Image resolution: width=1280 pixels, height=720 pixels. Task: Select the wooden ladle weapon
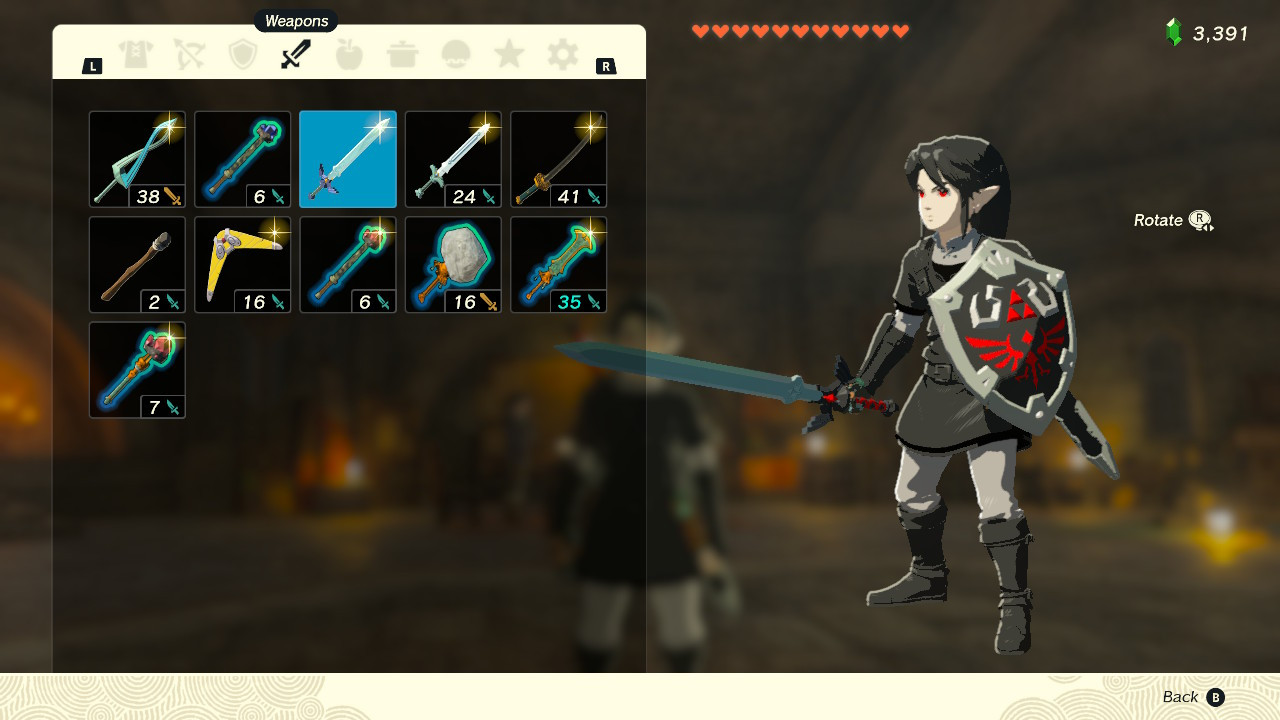coord(137,263)
